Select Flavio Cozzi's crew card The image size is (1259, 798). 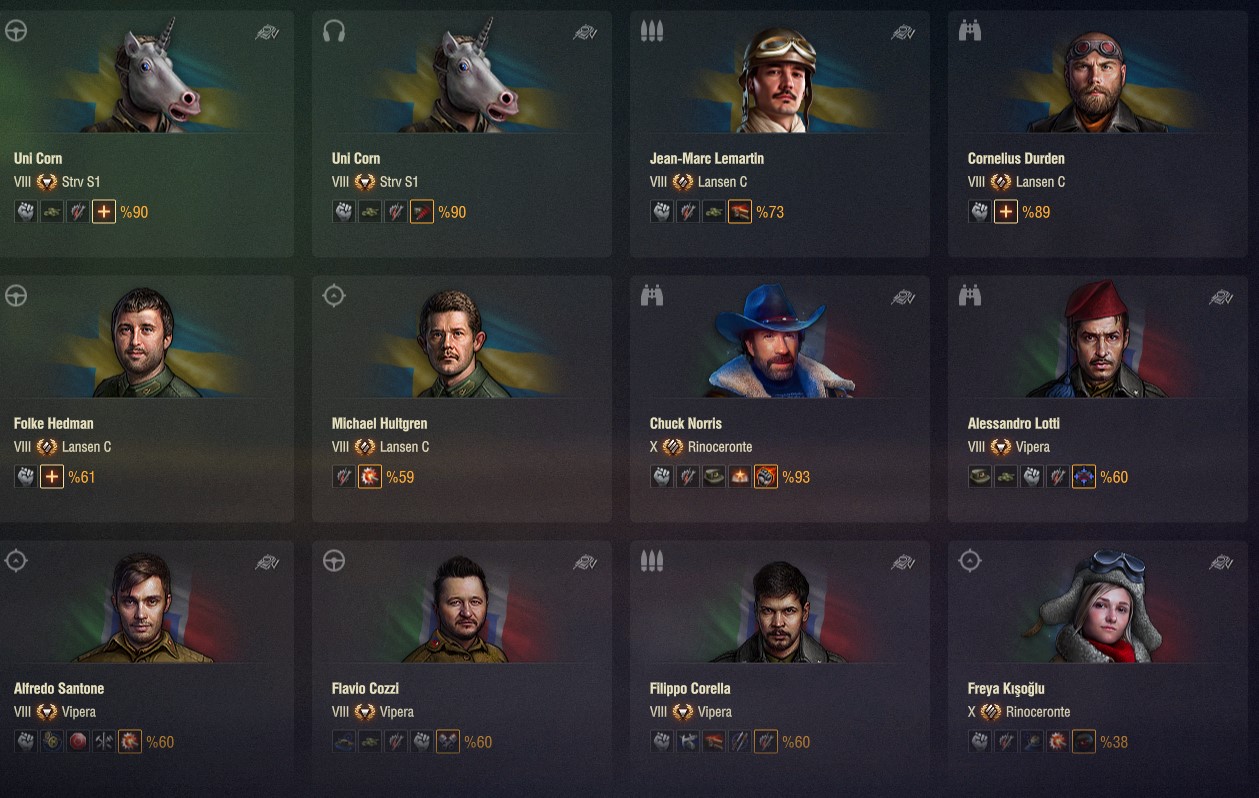click(461, 664)
